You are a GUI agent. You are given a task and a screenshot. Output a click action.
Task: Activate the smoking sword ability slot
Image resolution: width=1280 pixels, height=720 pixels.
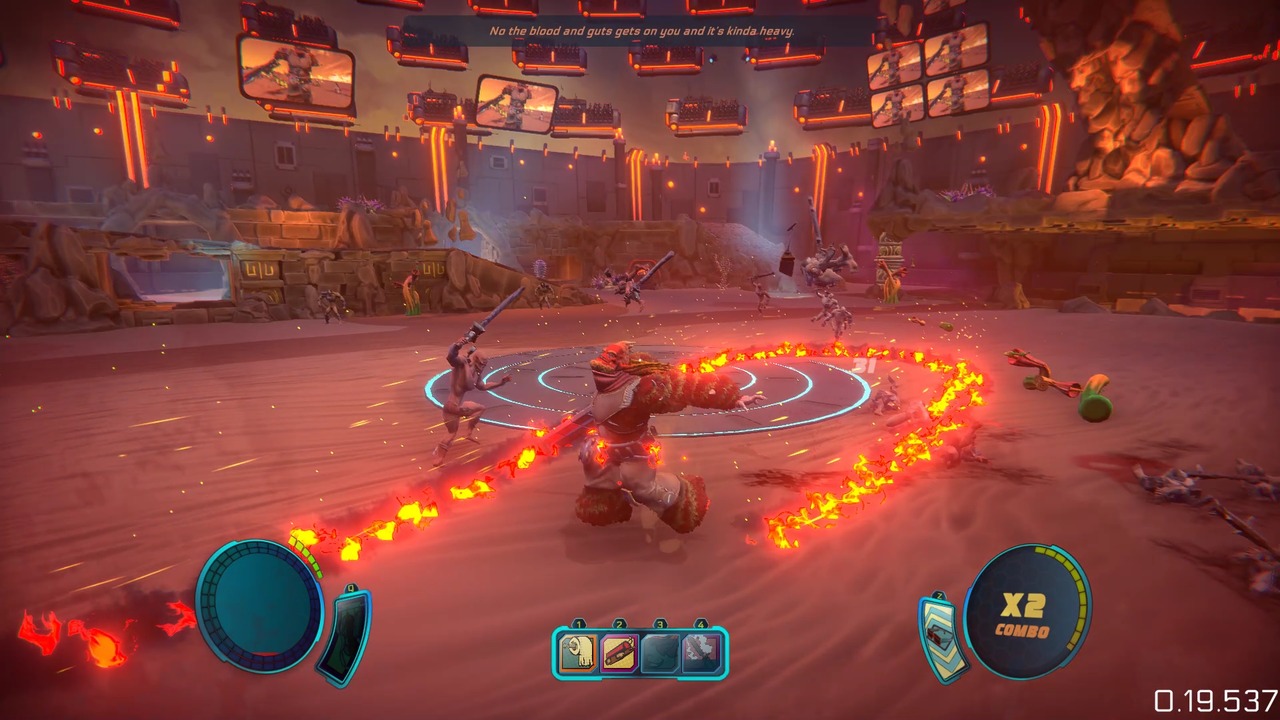701,654
